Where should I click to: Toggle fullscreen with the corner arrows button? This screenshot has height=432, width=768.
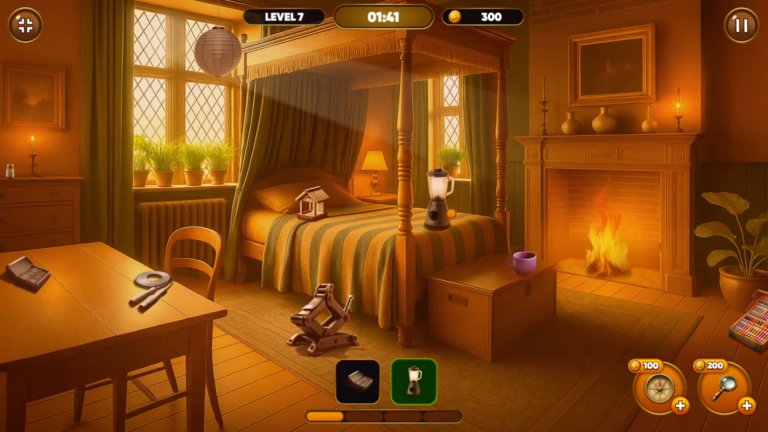[25, 25]
